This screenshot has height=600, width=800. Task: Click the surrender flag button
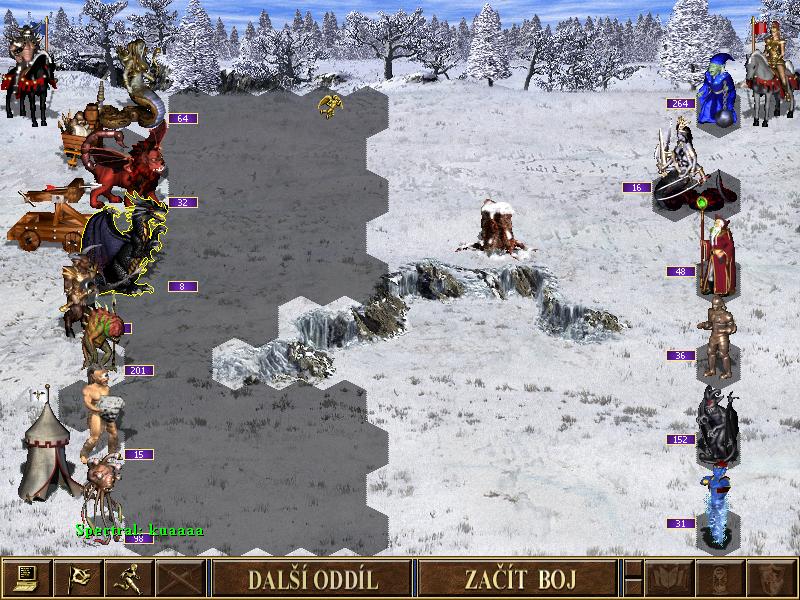point(77,578)
